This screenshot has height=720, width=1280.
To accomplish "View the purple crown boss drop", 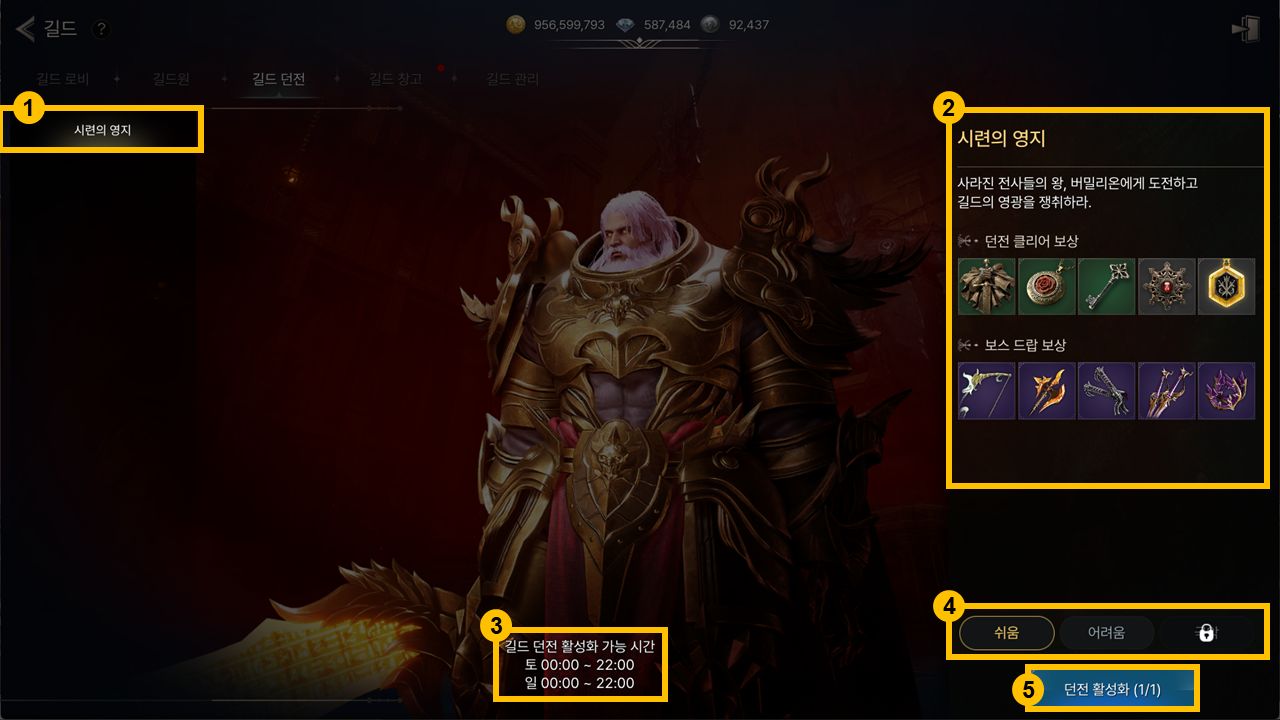I will coord(1226,391).
